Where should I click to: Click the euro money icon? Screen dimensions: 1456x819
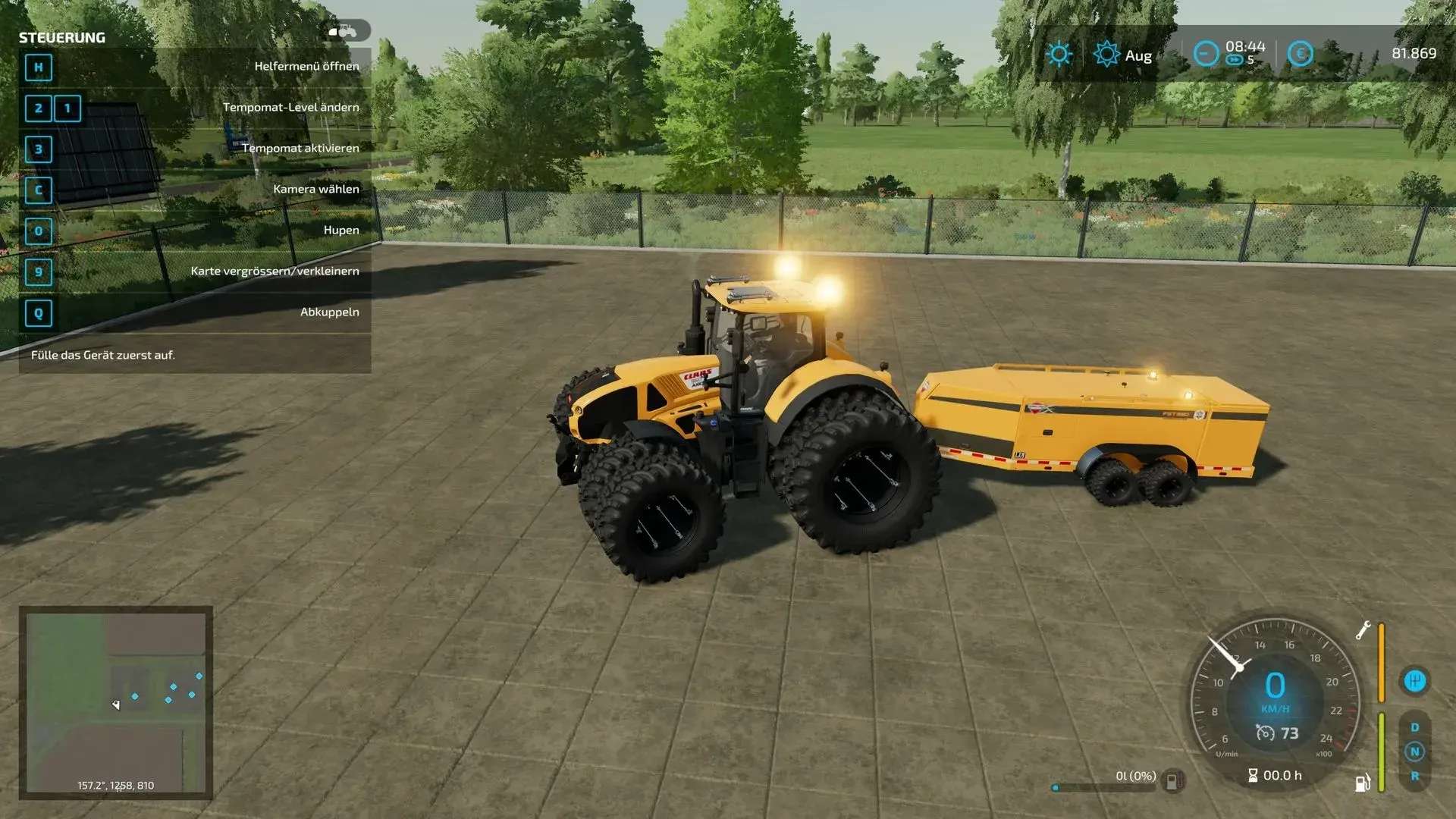pyautogui.click(x=1300, y=54)
